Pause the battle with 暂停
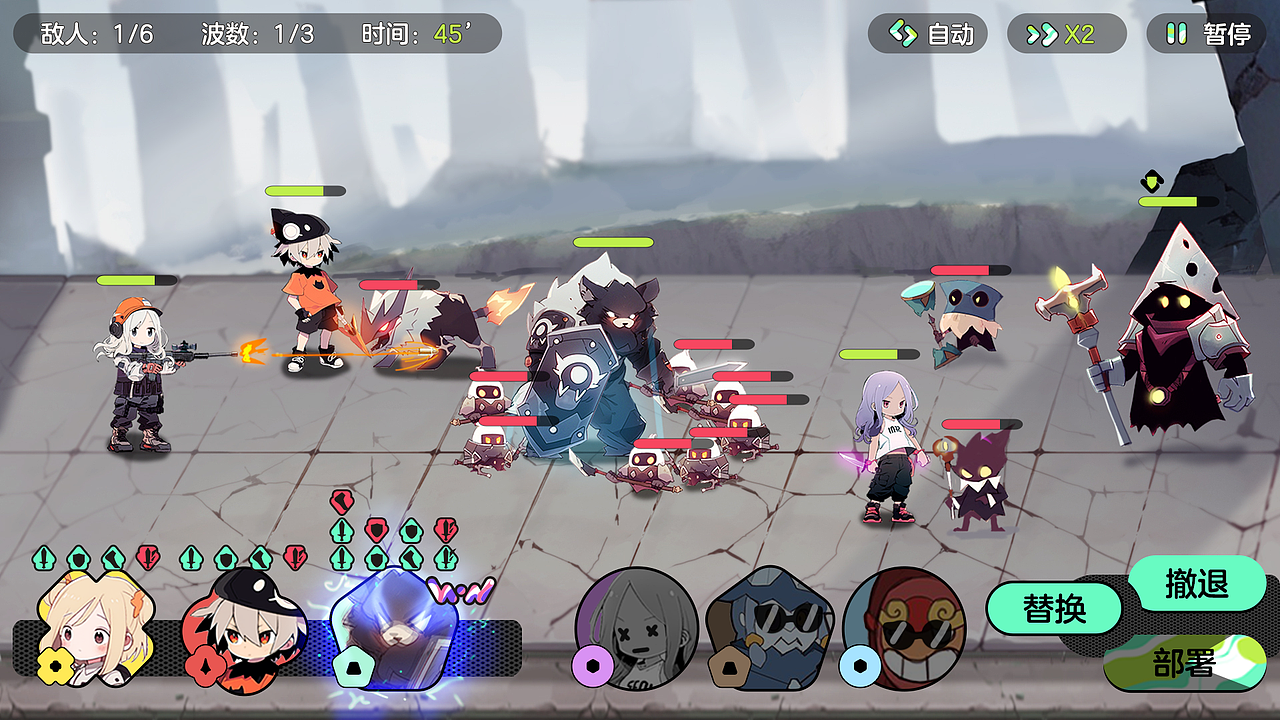The image size is (1280, 720). click(1206, 34)
